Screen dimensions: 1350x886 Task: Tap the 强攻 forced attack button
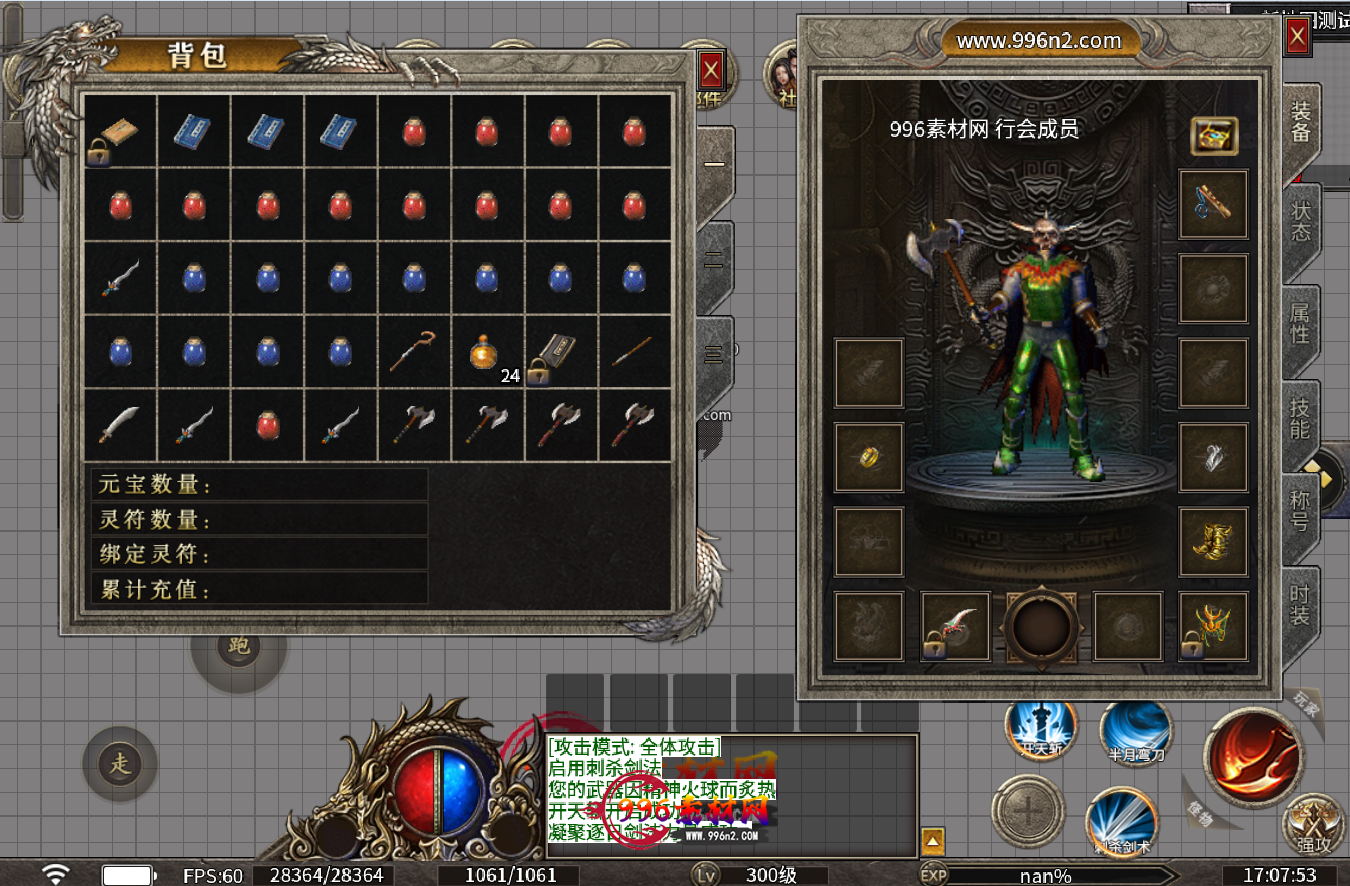click(1313, 825)
